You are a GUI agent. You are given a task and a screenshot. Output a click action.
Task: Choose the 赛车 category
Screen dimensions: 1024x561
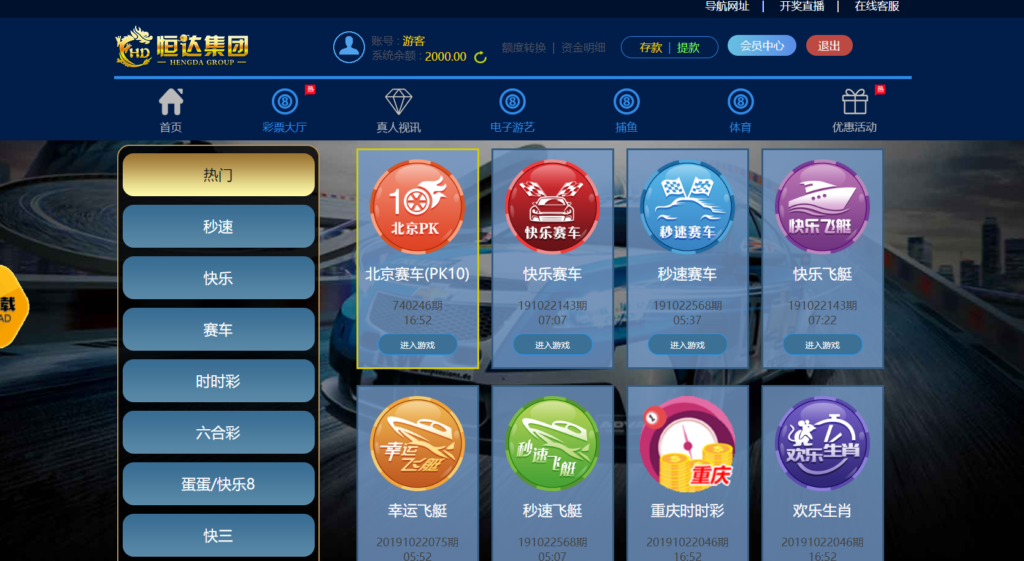pos(218,330)
